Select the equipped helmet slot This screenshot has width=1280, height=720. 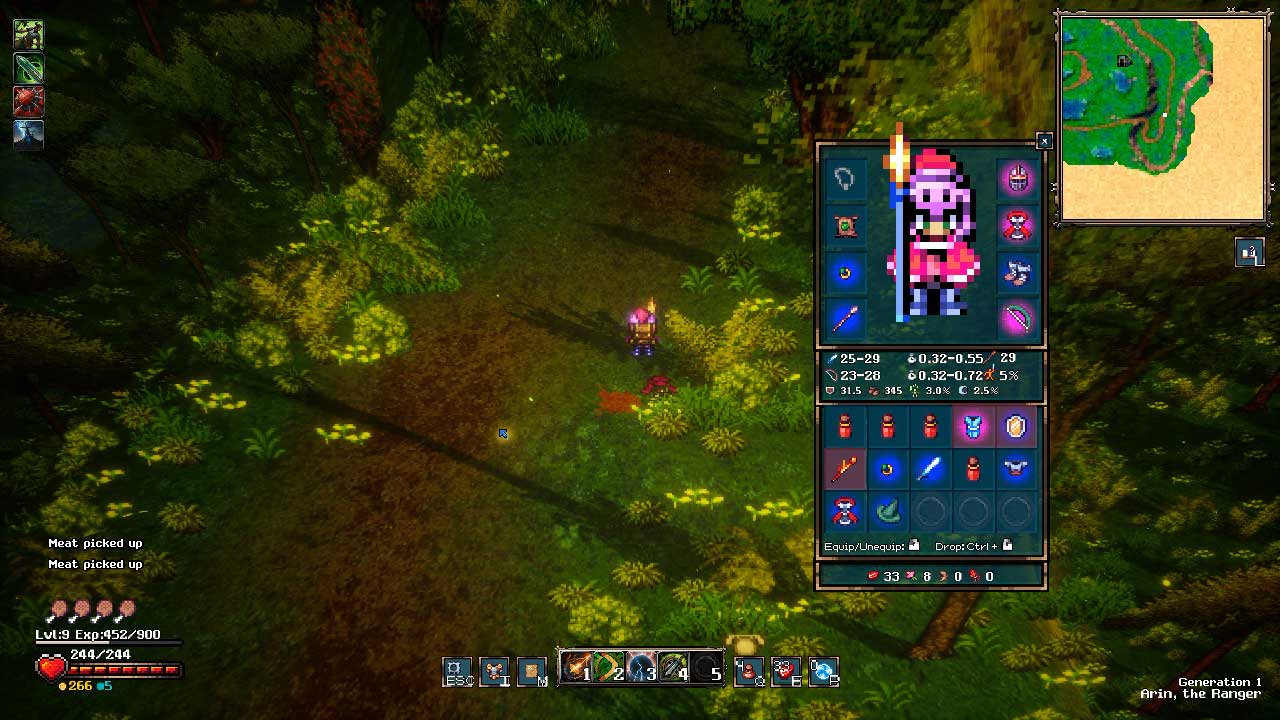pos(1017,180)
